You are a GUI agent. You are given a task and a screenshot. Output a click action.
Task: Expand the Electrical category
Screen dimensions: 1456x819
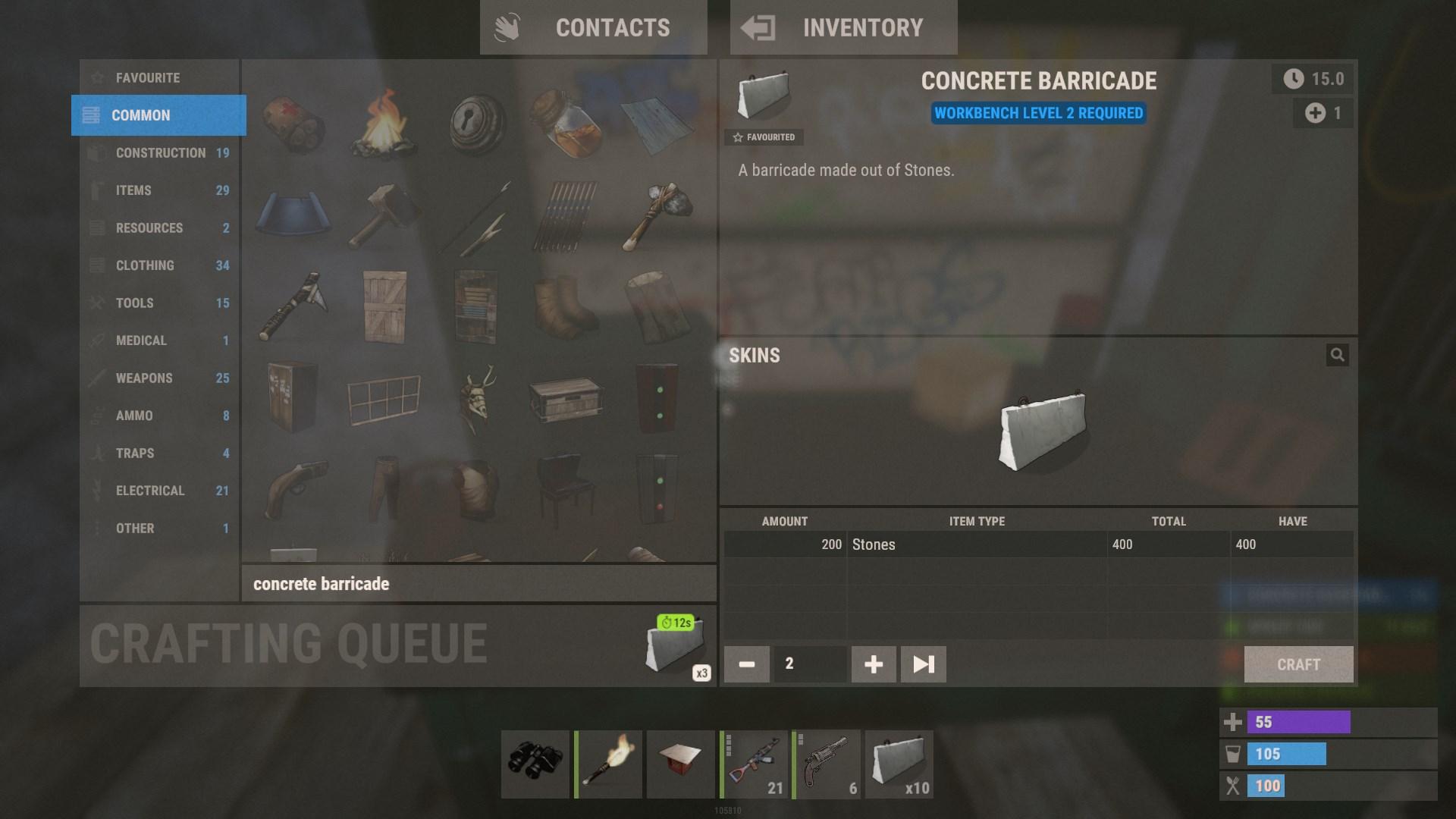pyautogui.click(x=158, y=490)
